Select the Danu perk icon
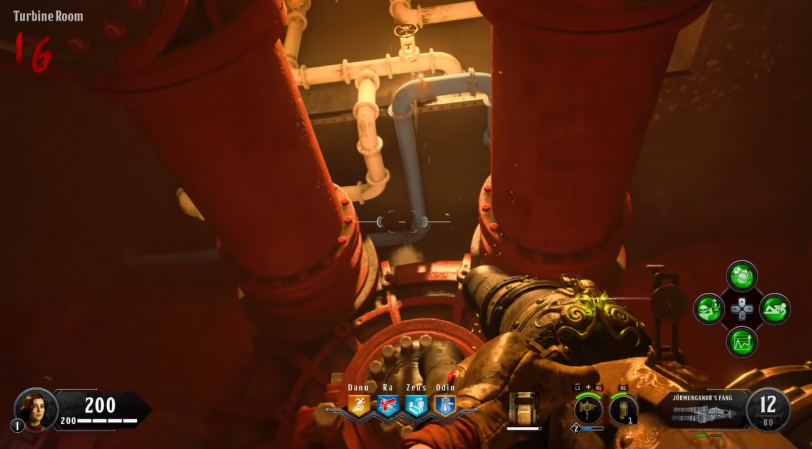The image size is (812, 449). pos(358,405)
